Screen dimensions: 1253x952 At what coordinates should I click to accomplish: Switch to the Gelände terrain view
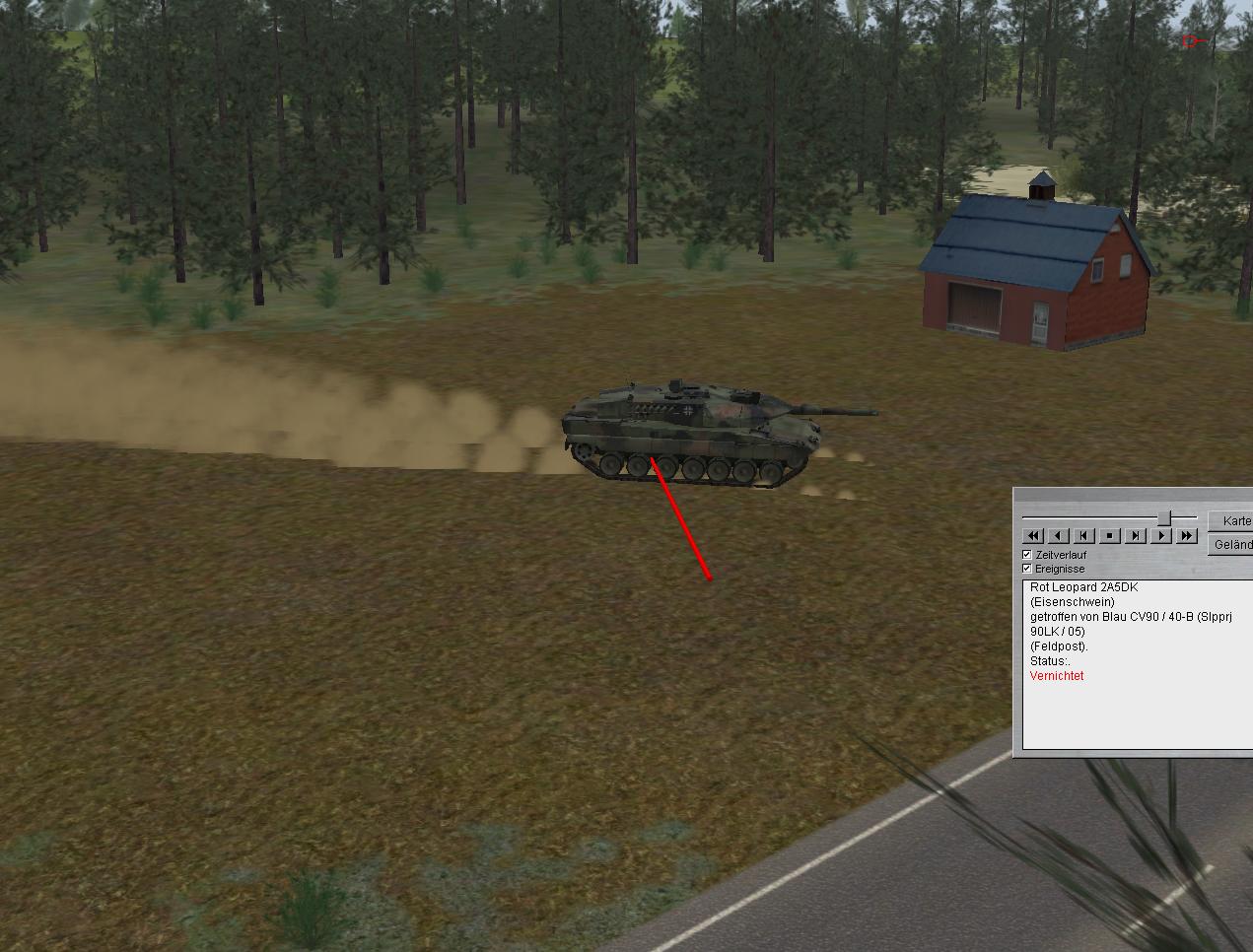(1233, 544)
